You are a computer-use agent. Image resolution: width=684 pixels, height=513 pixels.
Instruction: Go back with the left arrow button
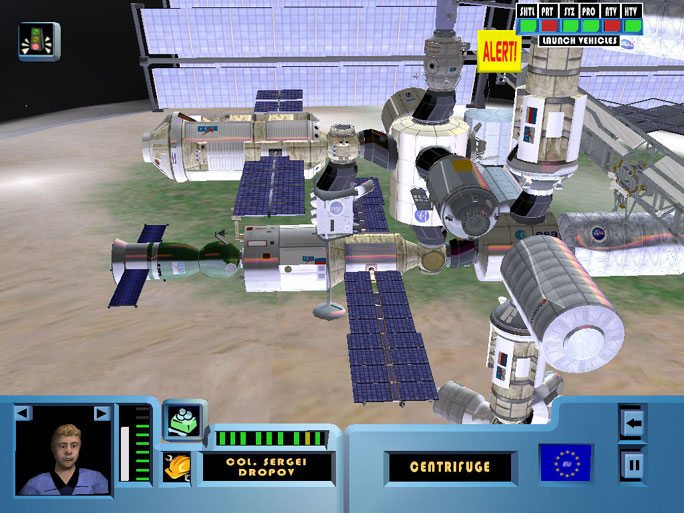pyautogui.click(x=631, y=424)
